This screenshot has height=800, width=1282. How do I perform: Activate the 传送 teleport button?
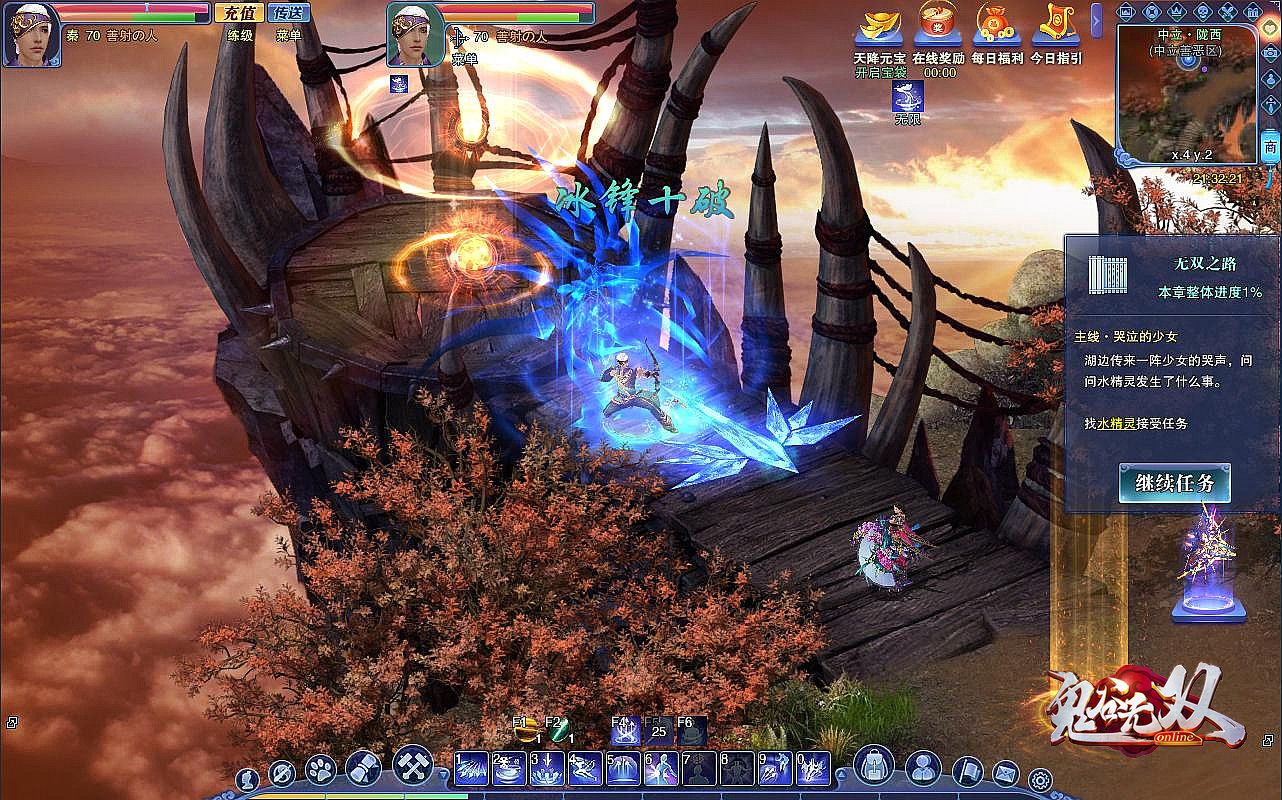coord(287,13)
